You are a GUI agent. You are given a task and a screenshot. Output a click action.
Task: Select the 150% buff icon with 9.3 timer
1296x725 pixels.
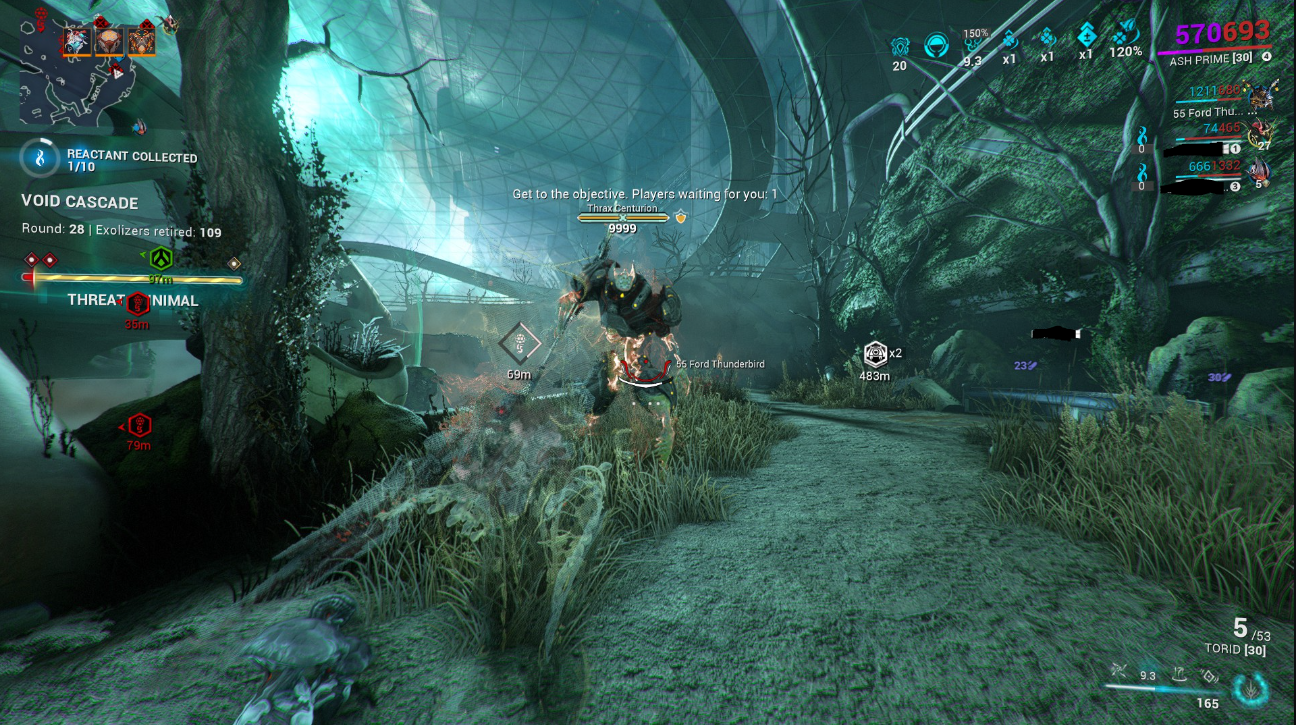pos(972,43)
